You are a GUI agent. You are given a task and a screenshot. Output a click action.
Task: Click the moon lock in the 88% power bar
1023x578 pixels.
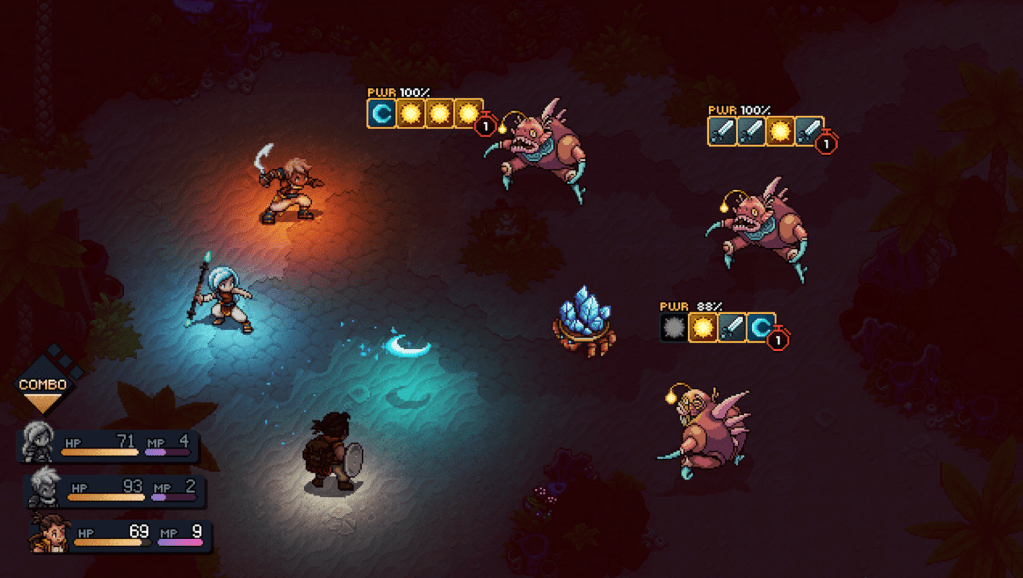pos(761,328)
